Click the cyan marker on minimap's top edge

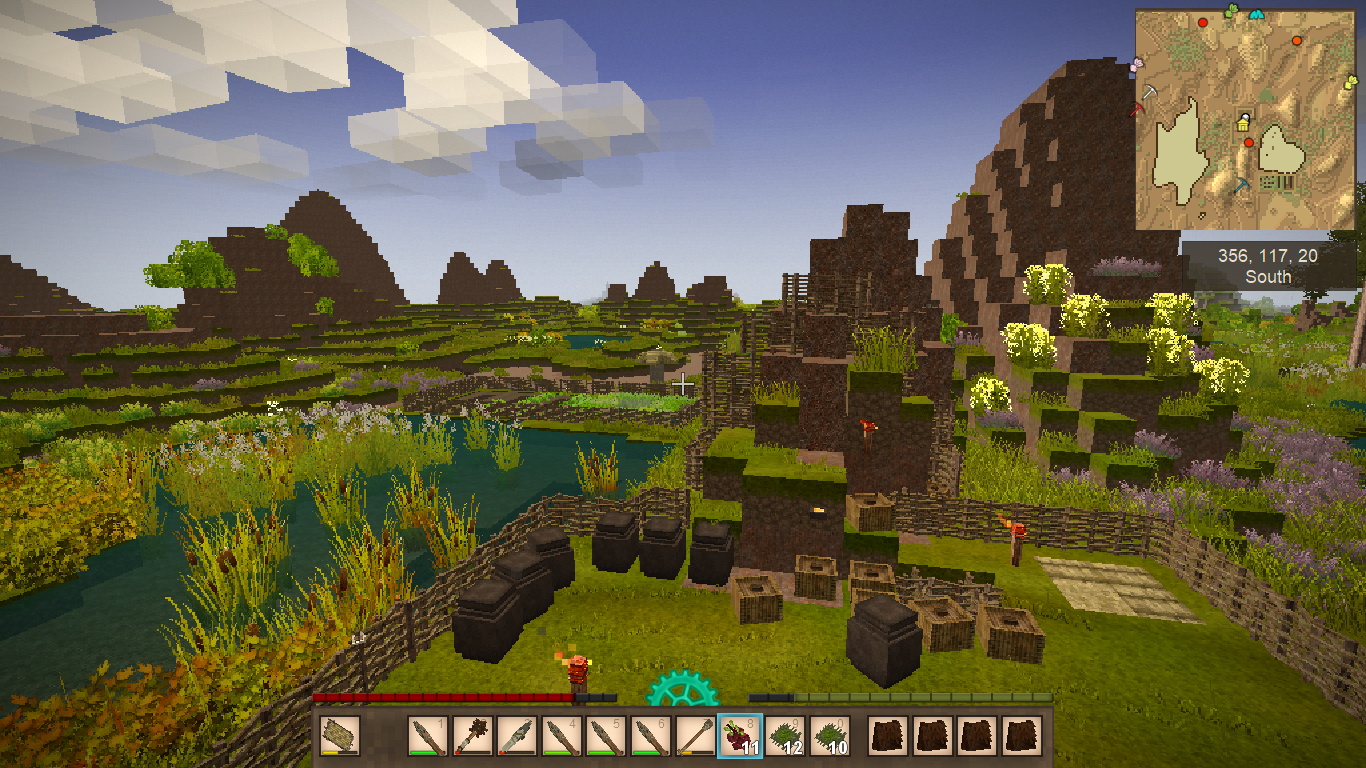(x=1257, y=13)
